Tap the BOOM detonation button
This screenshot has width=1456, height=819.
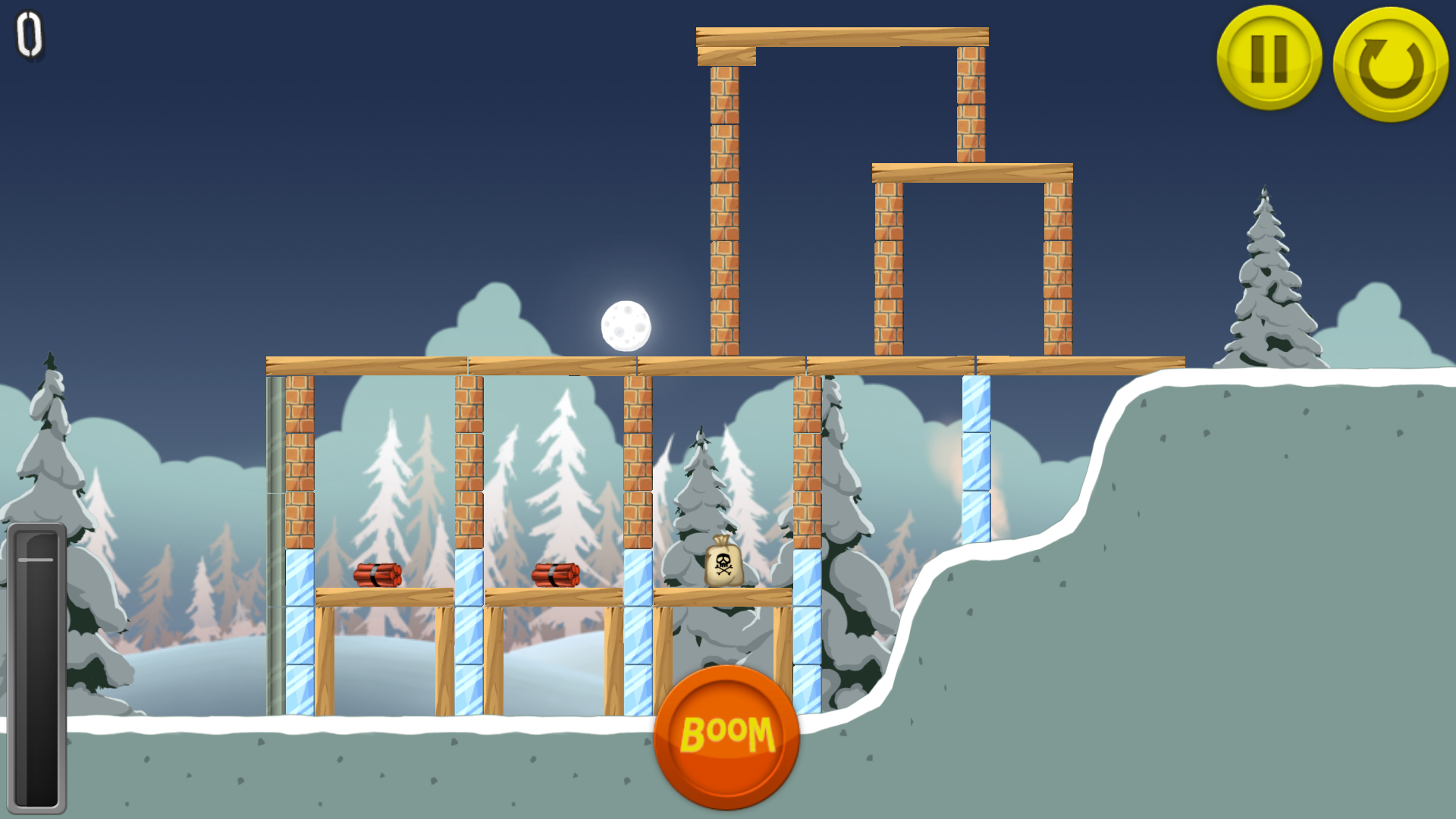[x=730, y=732]
